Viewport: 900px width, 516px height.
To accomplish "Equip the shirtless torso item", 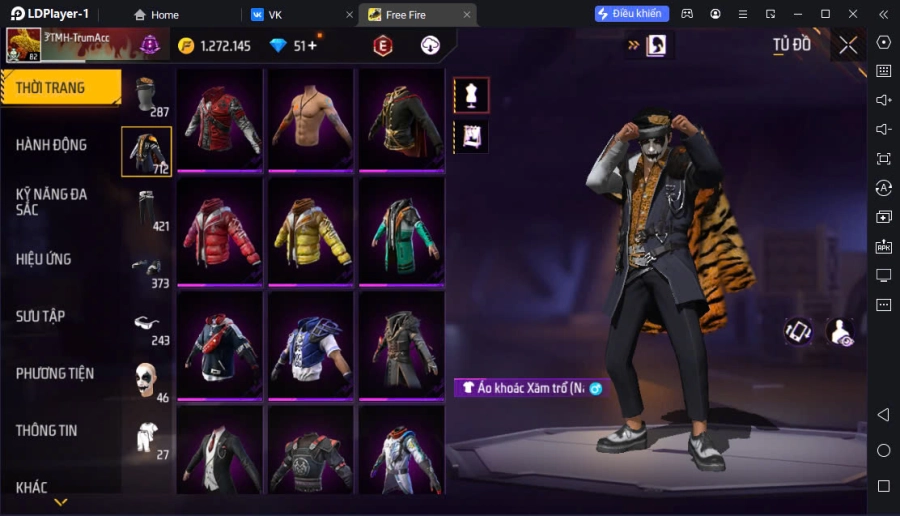I will 310,118.
